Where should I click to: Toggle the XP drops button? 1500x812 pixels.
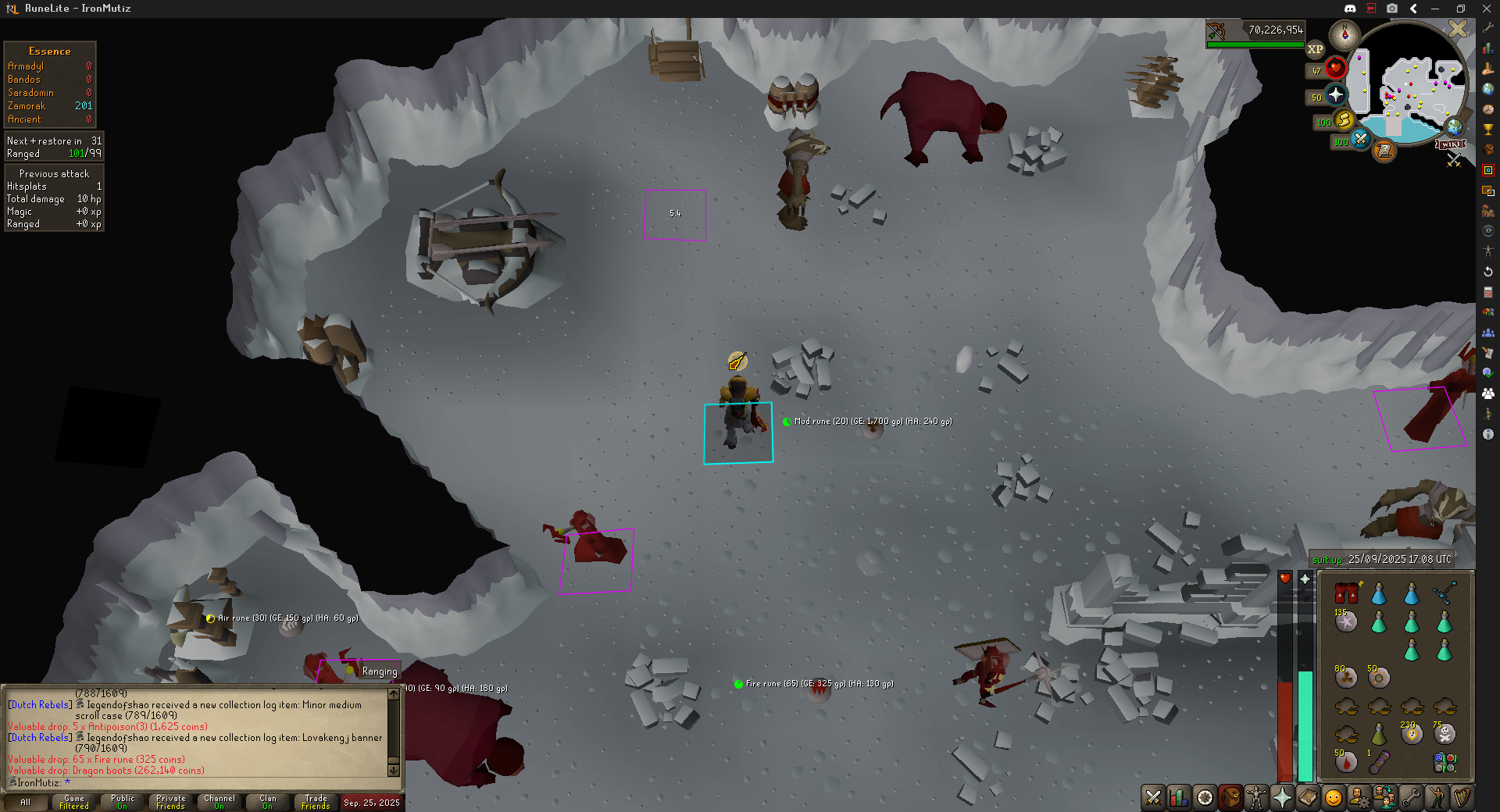click(1316, 49)
